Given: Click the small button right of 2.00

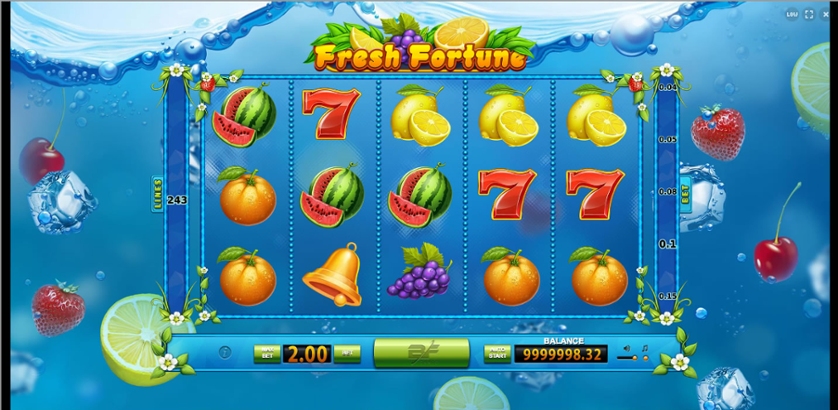Looking at the screenshot, I should (348, 353).
